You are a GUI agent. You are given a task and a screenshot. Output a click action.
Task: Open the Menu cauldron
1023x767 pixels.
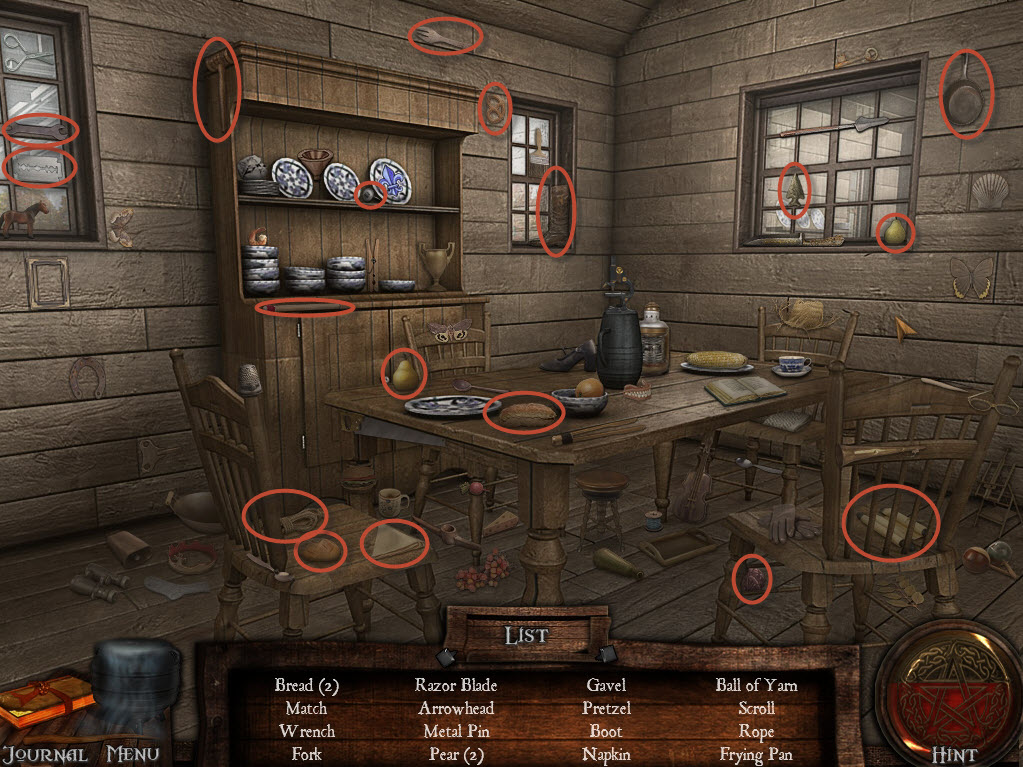click(x=135, y=690)
